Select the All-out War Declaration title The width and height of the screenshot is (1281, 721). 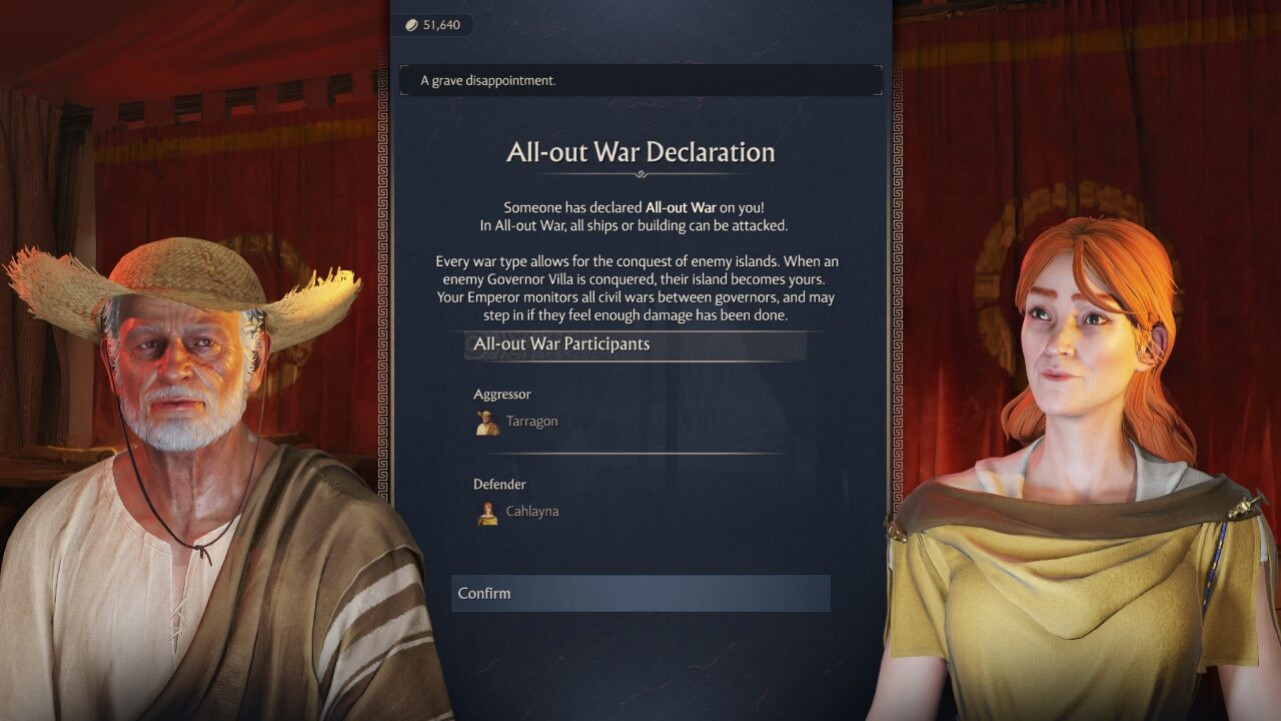click(x=640, y=152)
